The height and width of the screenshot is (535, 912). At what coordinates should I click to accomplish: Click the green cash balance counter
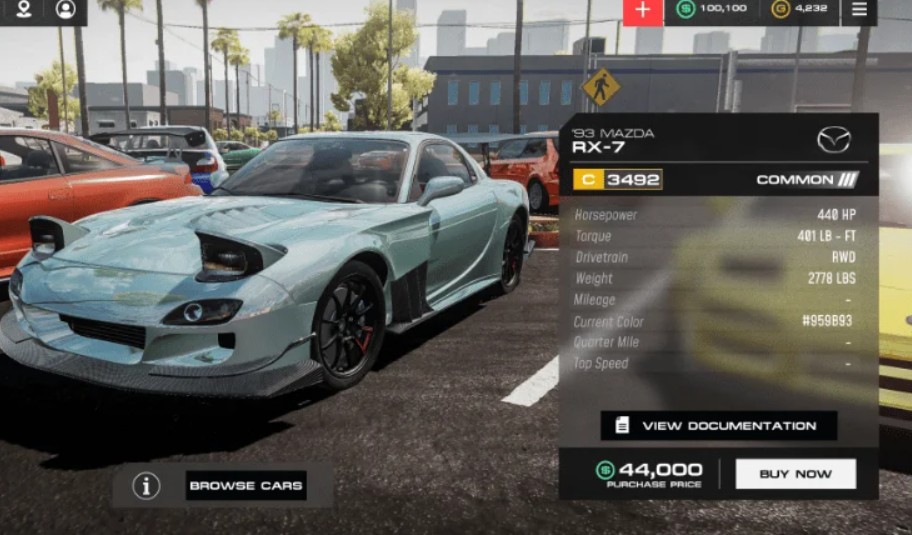[712, 10]
